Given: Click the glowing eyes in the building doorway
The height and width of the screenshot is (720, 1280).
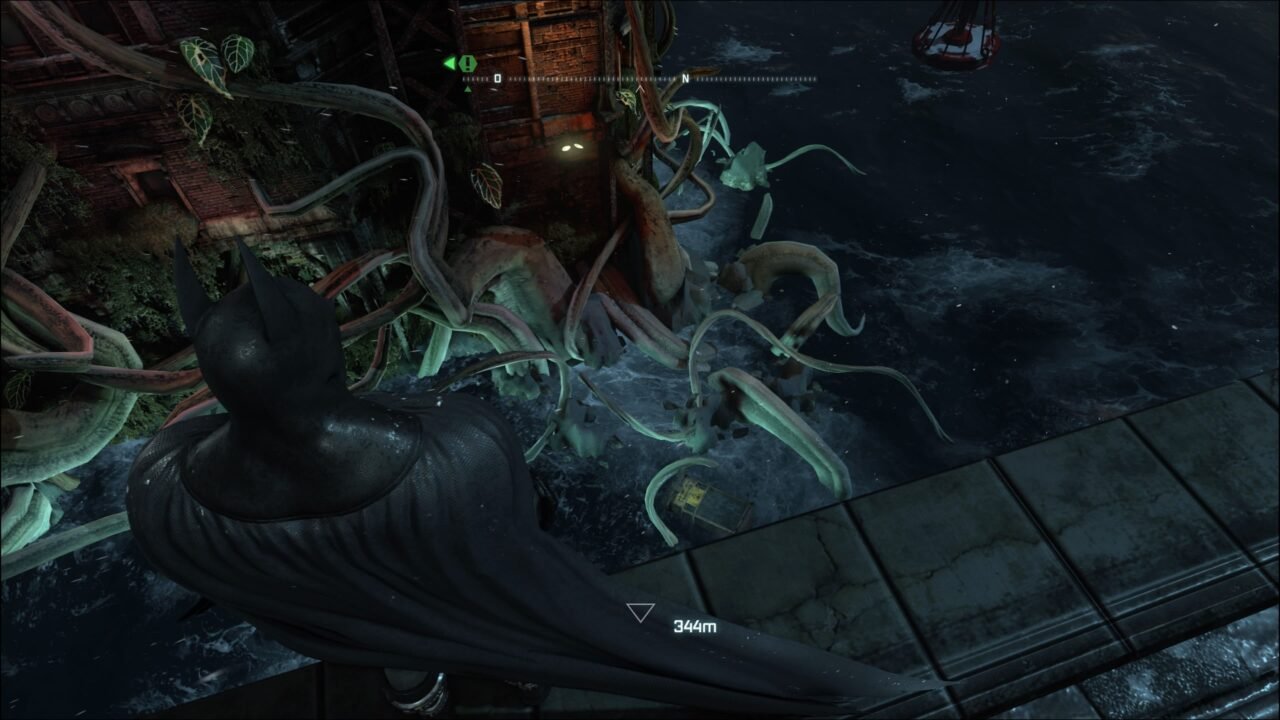Looking at the screenshot, I should click(572, 146).
